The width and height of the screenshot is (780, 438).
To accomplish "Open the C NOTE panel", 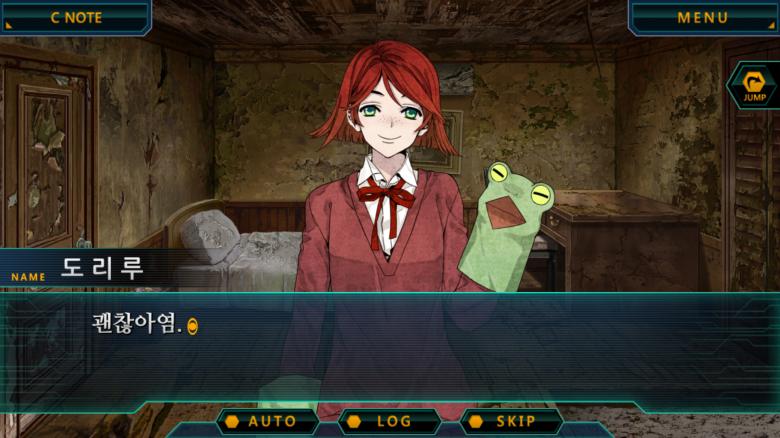I will pos(75,17).
